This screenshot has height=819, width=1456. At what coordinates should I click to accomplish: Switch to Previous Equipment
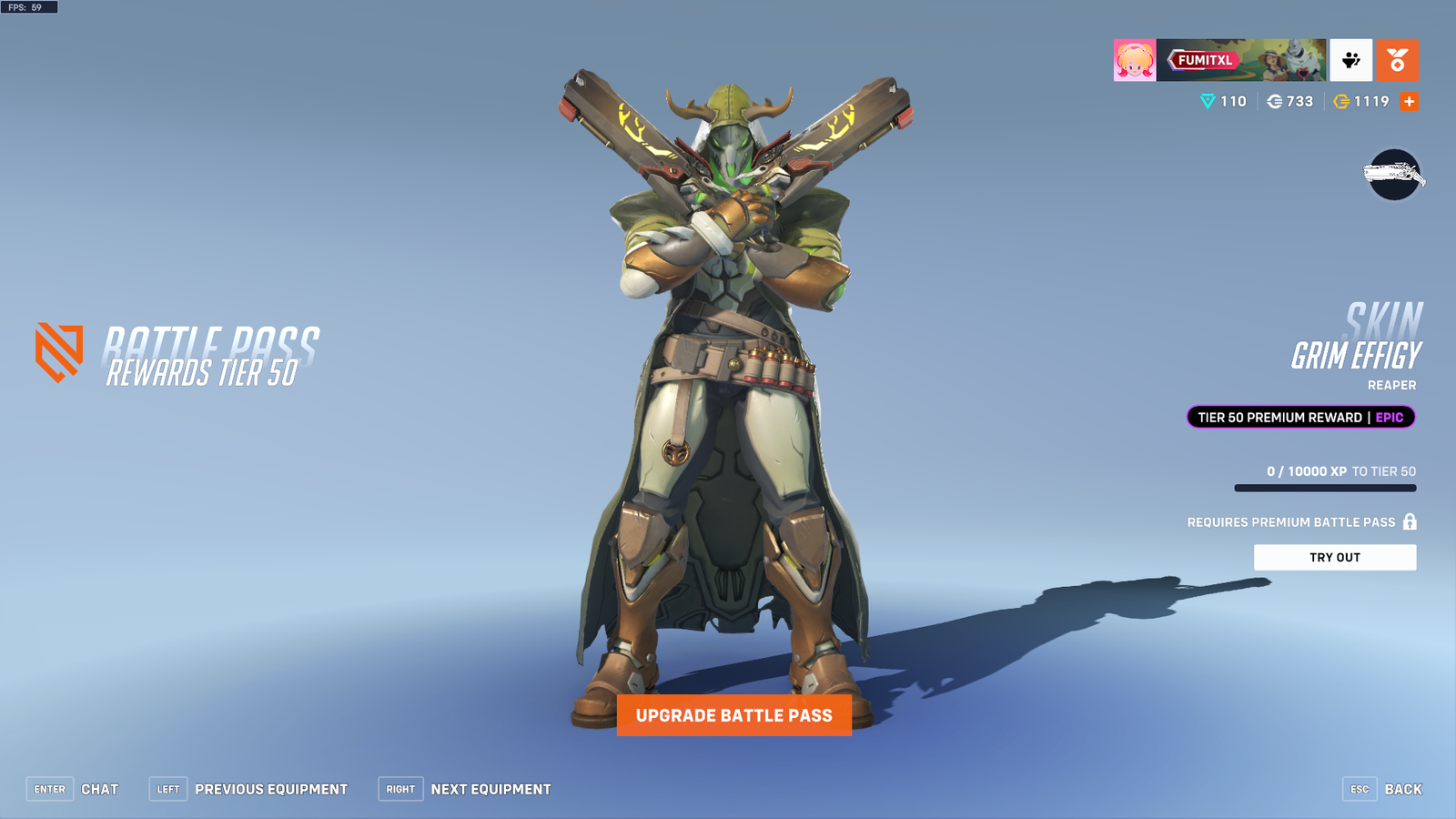click(x=271, y=789)
